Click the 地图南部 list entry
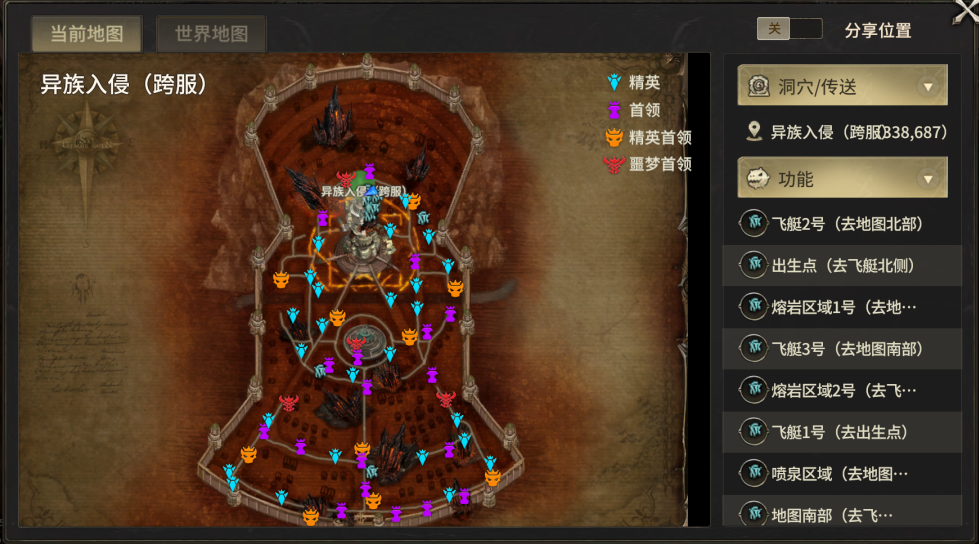 pos(842,514)
